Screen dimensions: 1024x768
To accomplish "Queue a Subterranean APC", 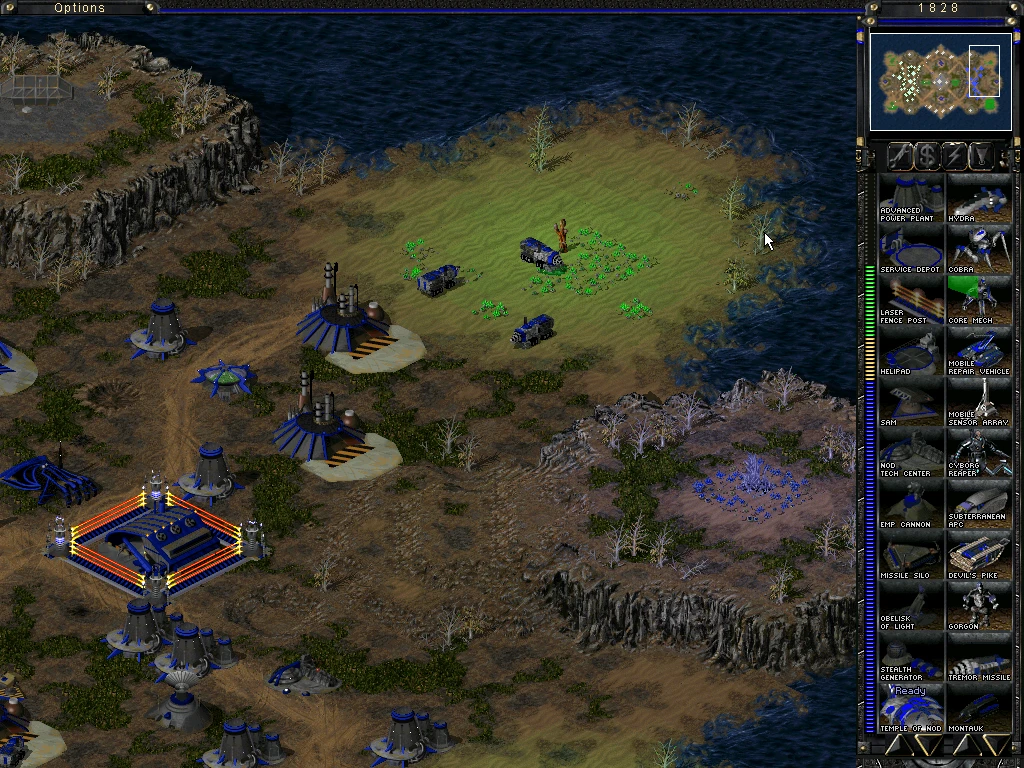I will 979,505.
